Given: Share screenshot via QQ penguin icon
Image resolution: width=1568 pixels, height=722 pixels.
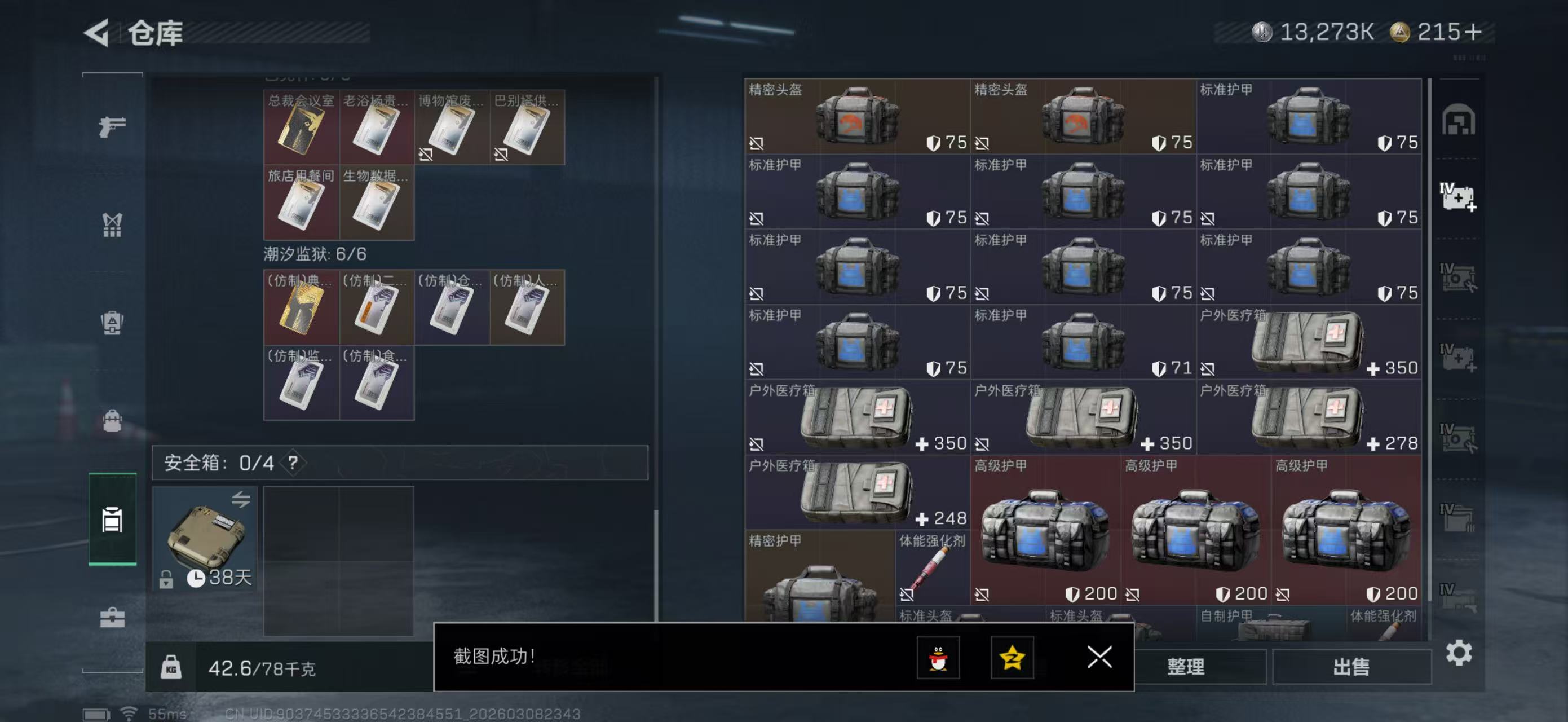Looking at the screenshot, I should click(x=938, y=658).
